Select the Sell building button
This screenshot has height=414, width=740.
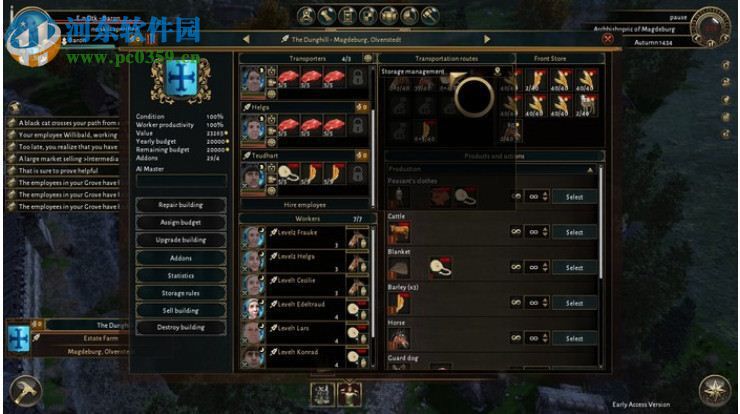click(x=181, y=310)
